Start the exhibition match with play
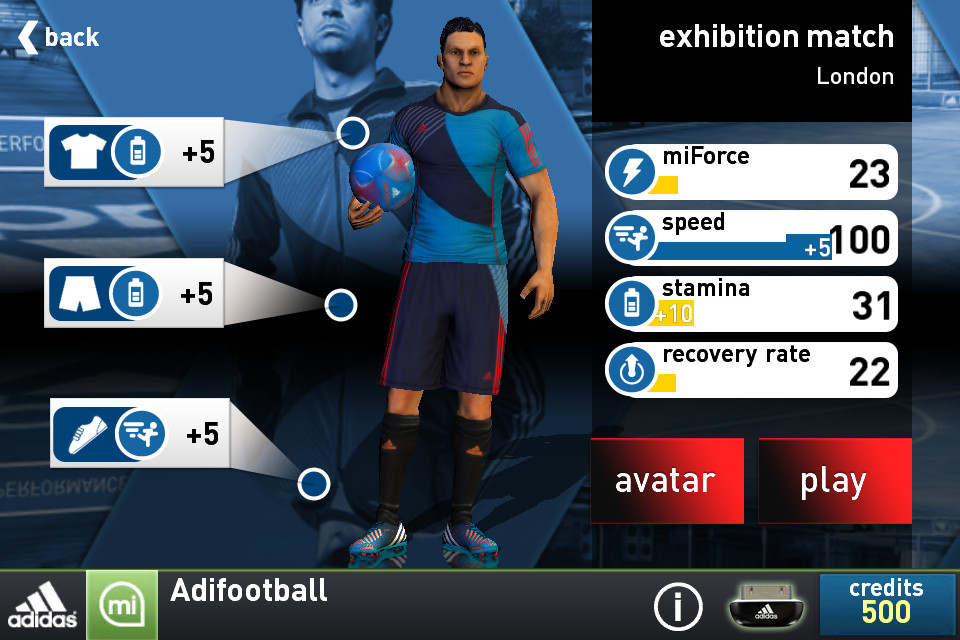 click(x=834, y=481)
